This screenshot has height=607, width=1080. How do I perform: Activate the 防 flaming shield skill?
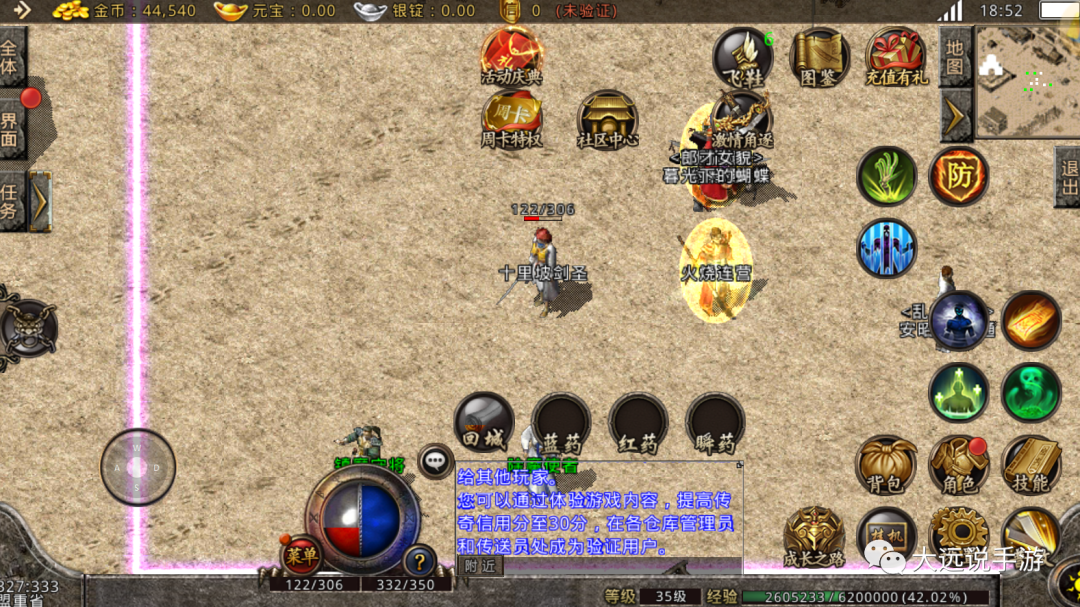(959, 176)
